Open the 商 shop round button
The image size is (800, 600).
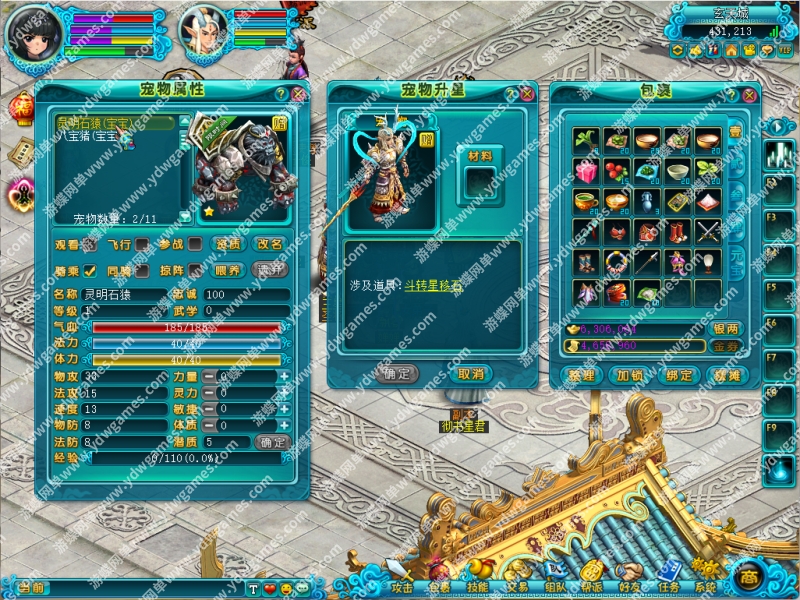click(x=748, y=579)
